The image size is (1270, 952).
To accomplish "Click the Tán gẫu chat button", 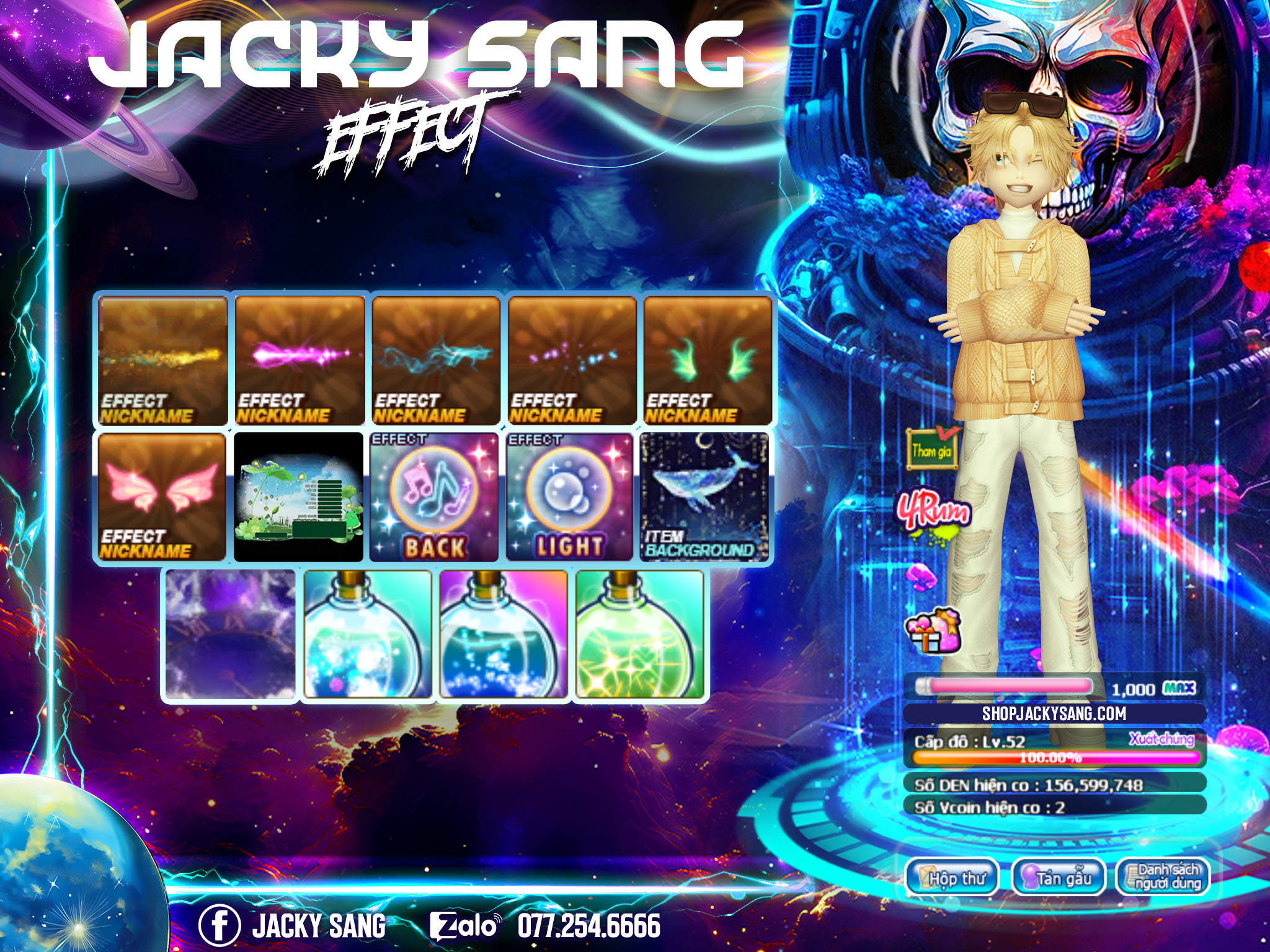I will click(1058, 878).
